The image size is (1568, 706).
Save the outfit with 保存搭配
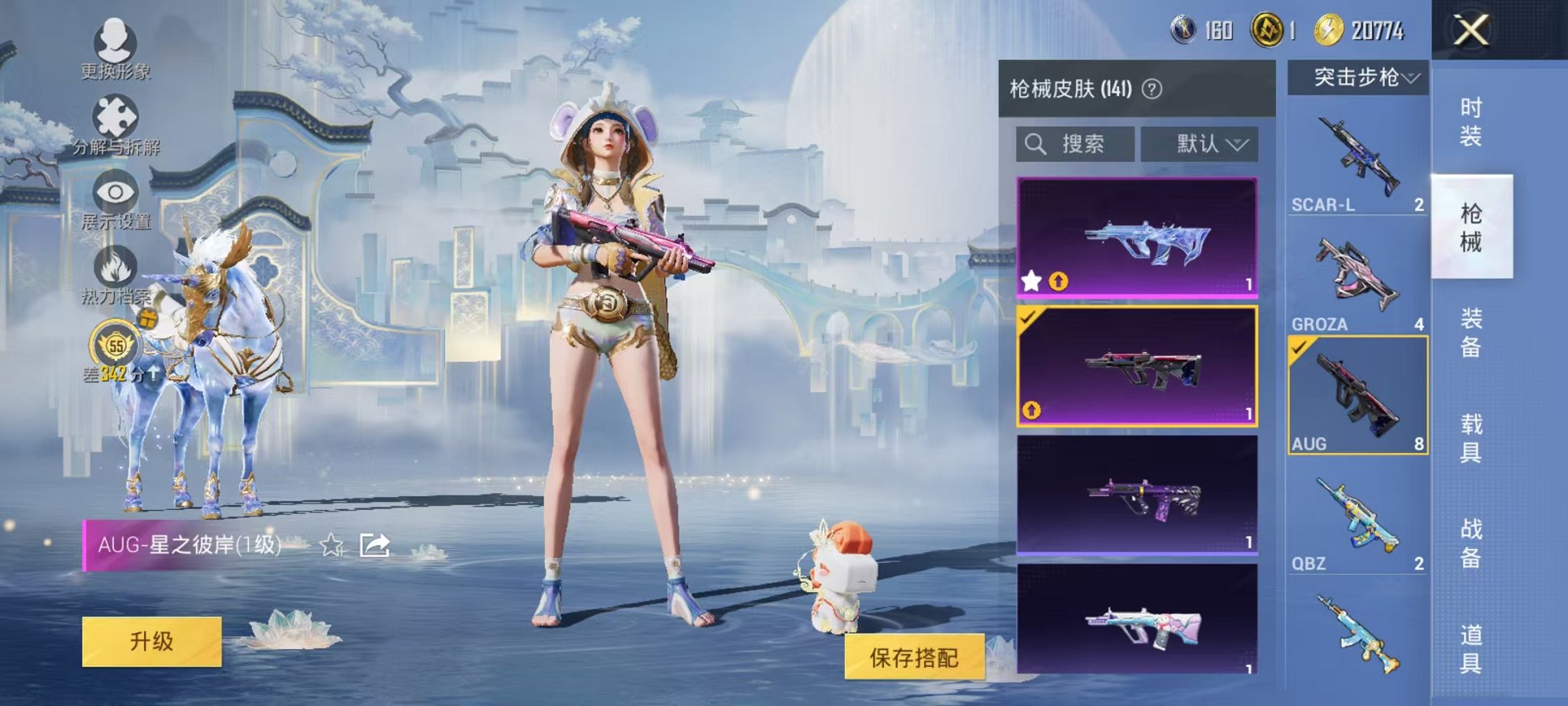(914, 657)
